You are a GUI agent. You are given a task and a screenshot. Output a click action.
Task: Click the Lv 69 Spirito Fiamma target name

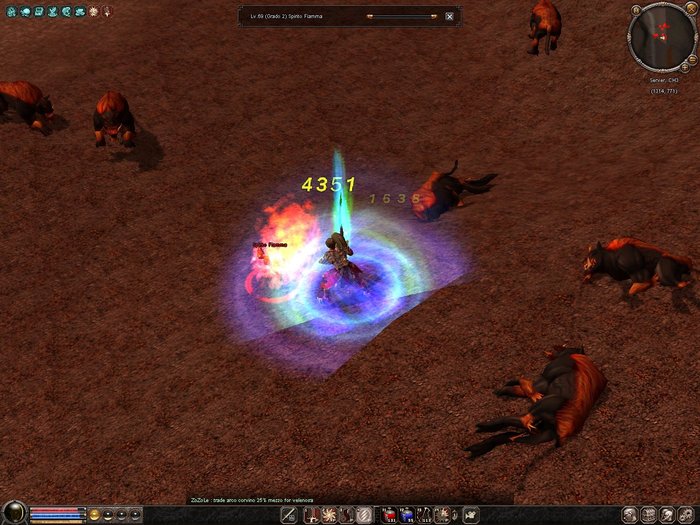(299, 16)
